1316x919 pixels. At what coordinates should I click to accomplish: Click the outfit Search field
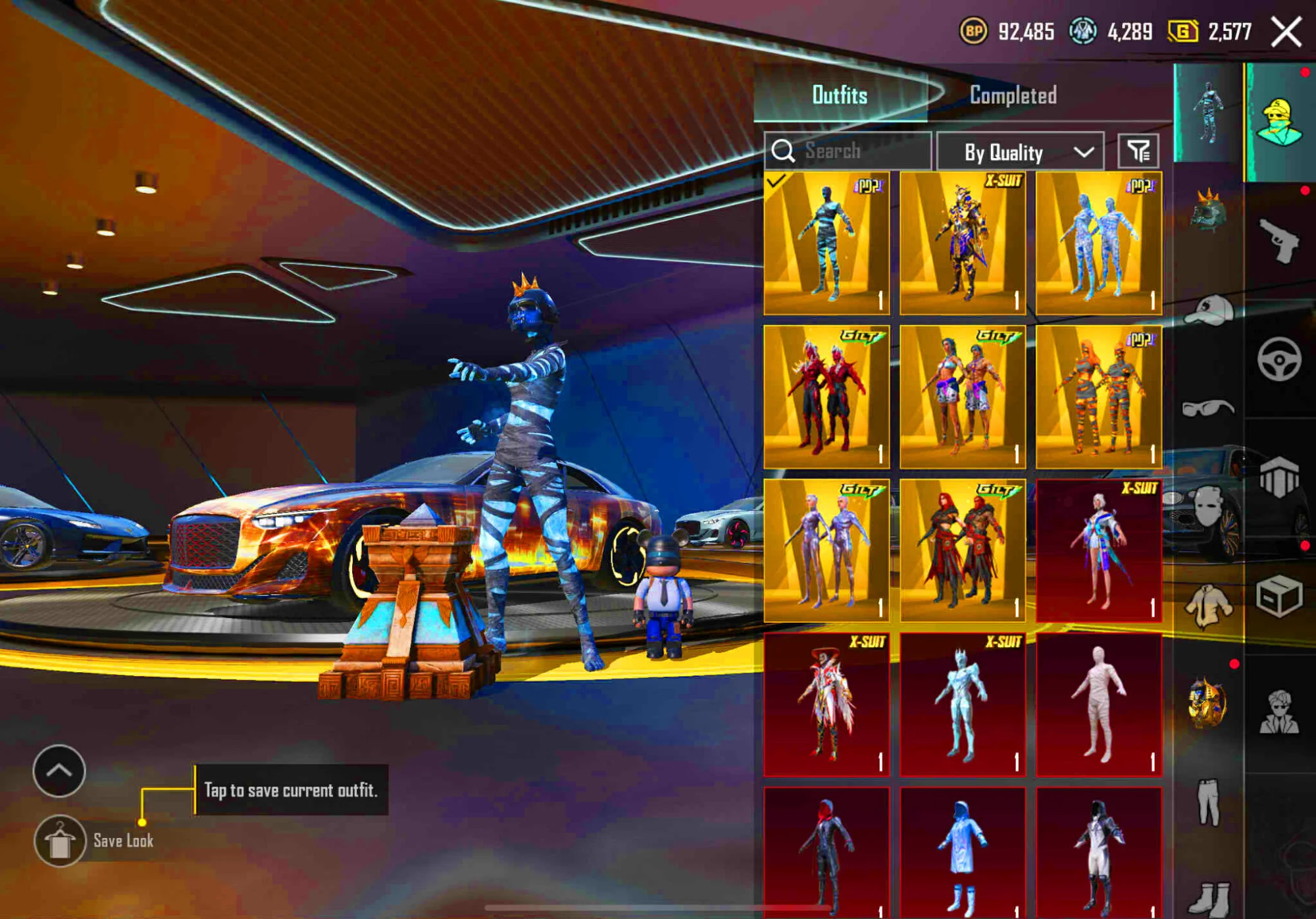855,151
